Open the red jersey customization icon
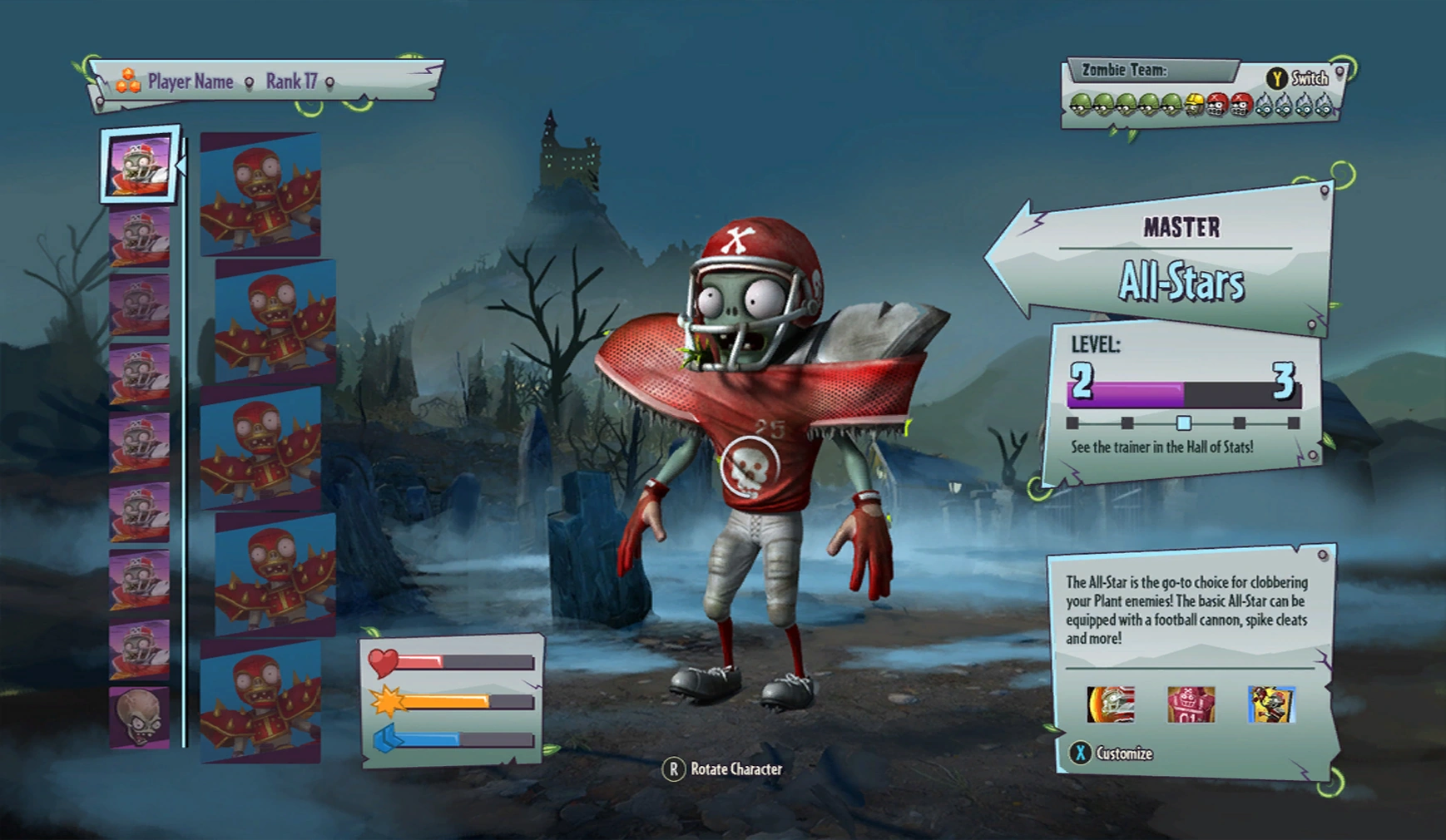 pos(1191,705)
